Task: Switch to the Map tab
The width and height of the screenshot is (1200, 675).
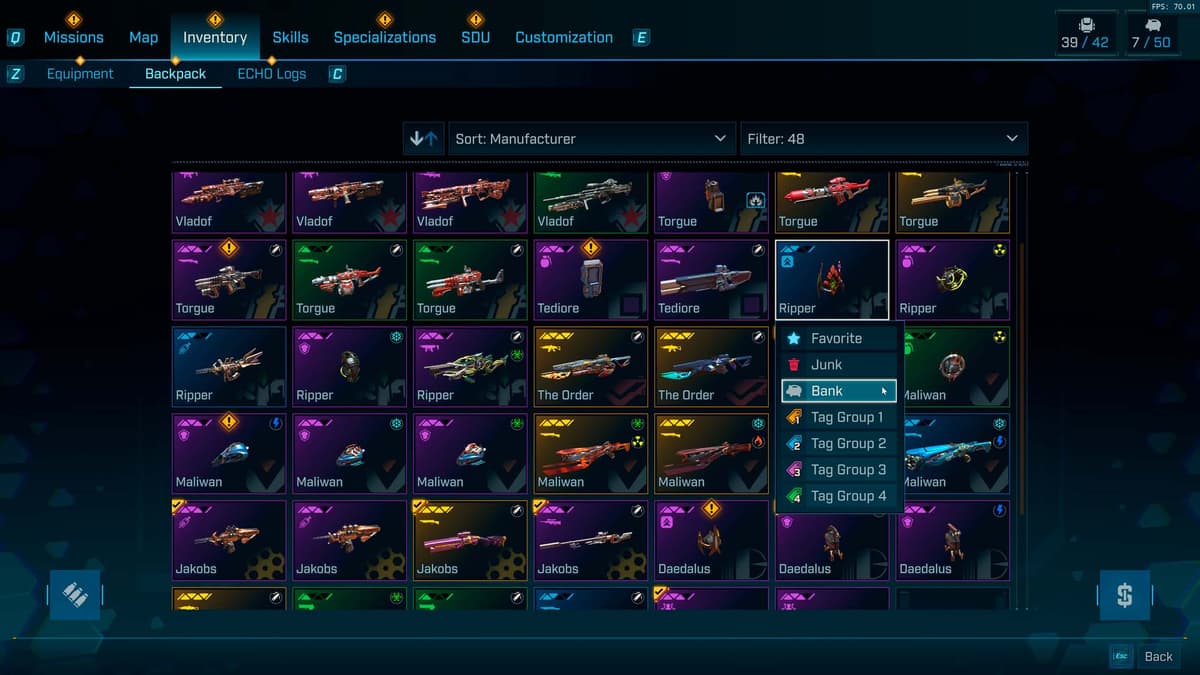Action: coord(143,37)
